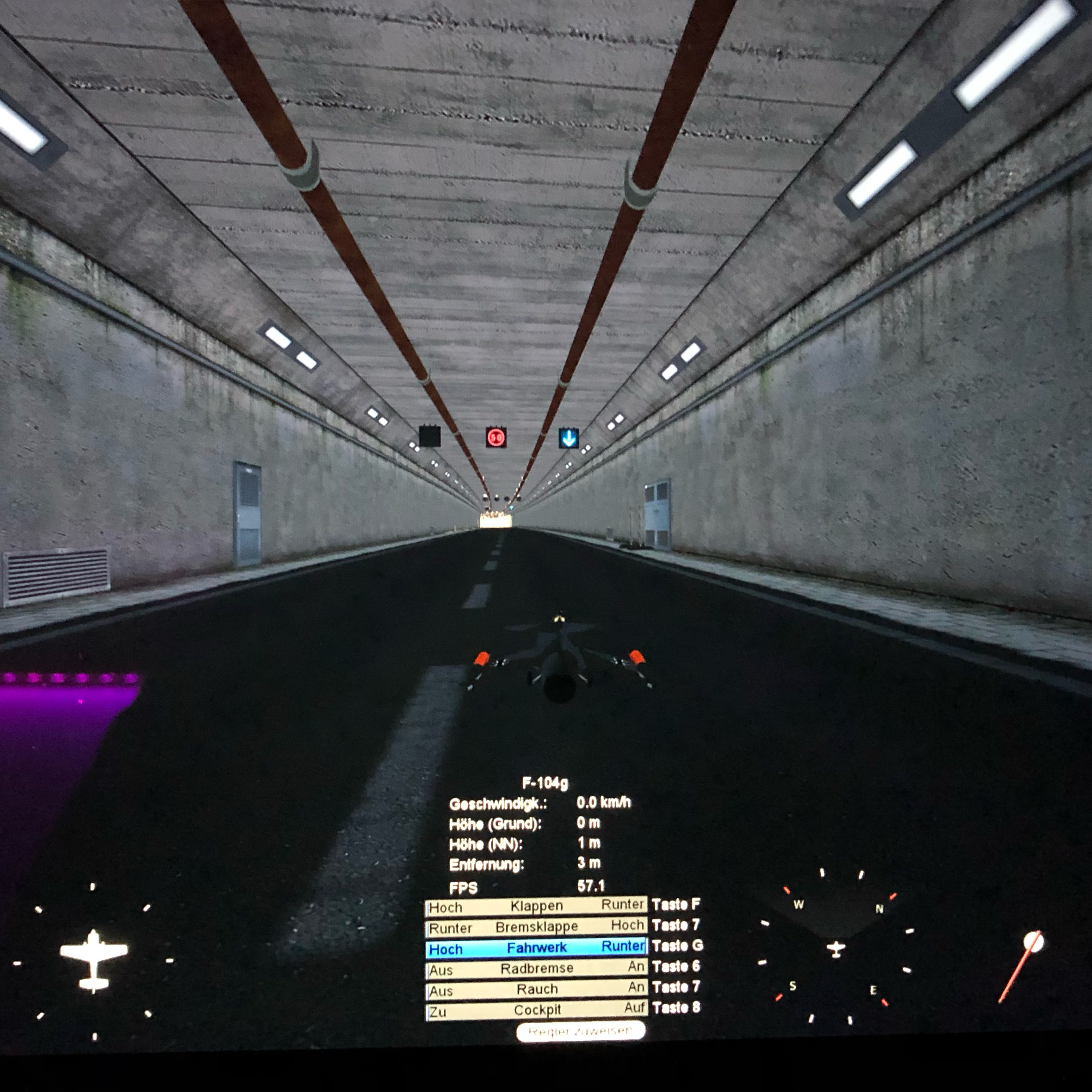This screenshot has width=1092, height=1092.
Task: Open the Regler zuweisen button
Action: (x=580, y=1031)
